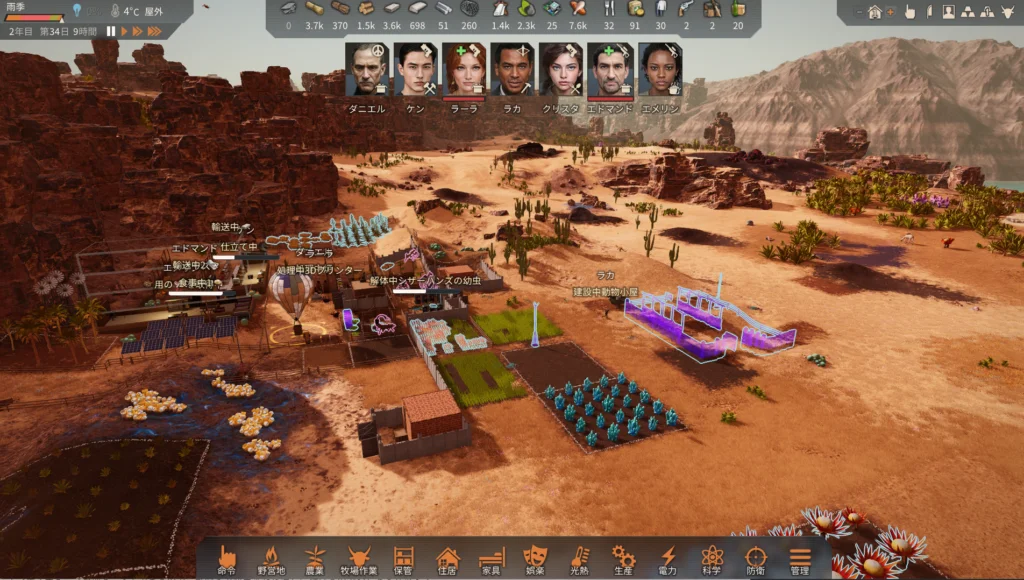The height and width of the screenshot is (580, 1024).
Task: Select survivor ダニエル portrait
Action: pos(365,70)
